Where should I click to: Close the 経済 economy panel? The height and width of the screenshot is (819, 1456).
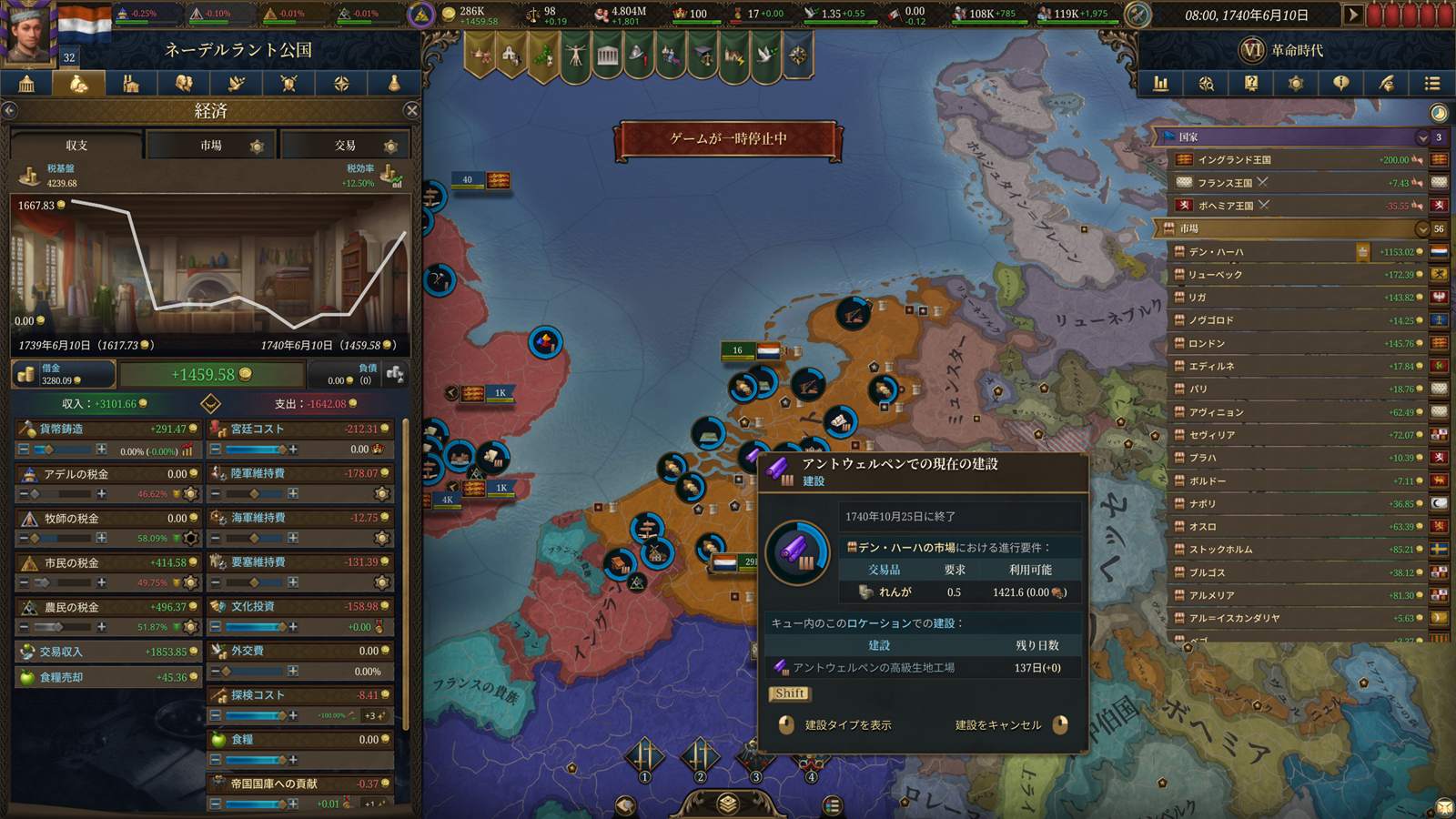[x=411, y=110]
